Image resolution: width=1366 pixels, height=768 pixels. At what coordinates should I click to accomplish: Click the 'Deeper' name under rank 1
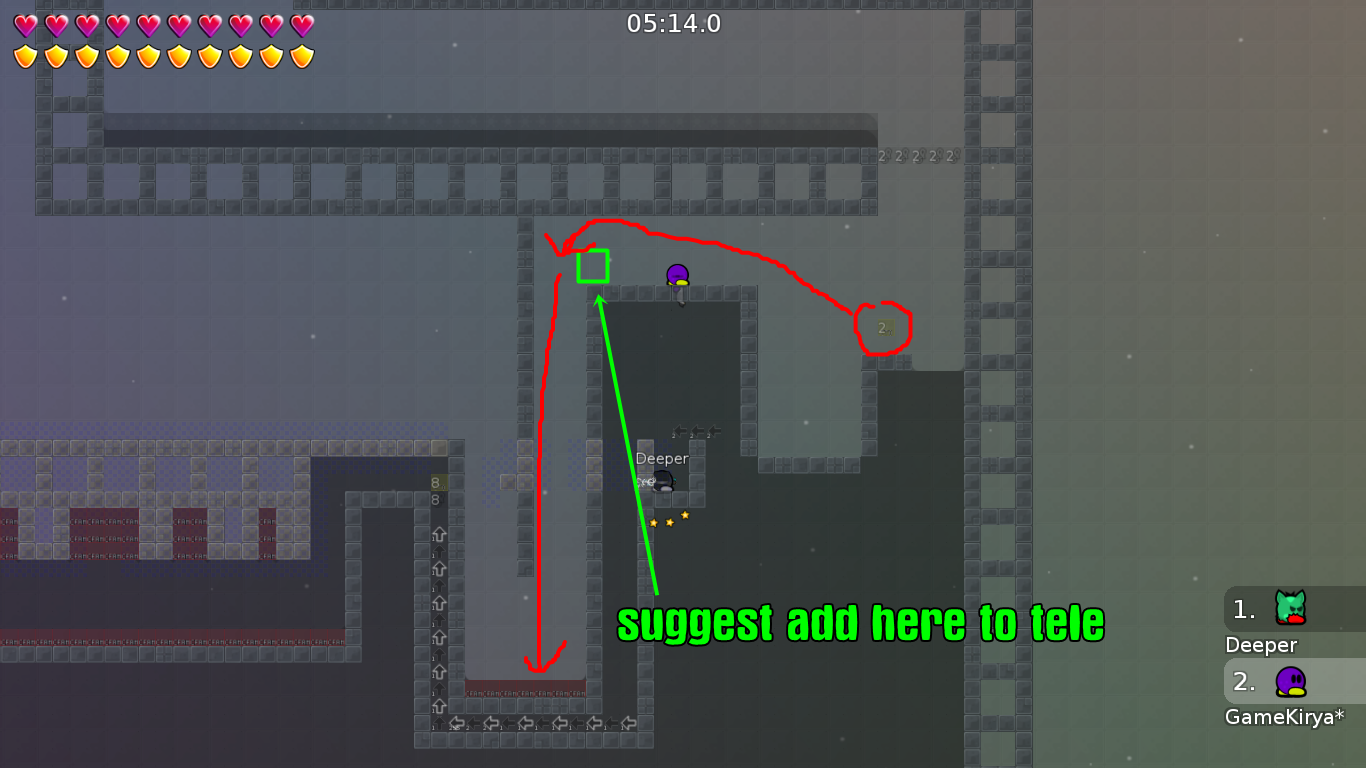pyautogui.click(x=1260, y=645)
